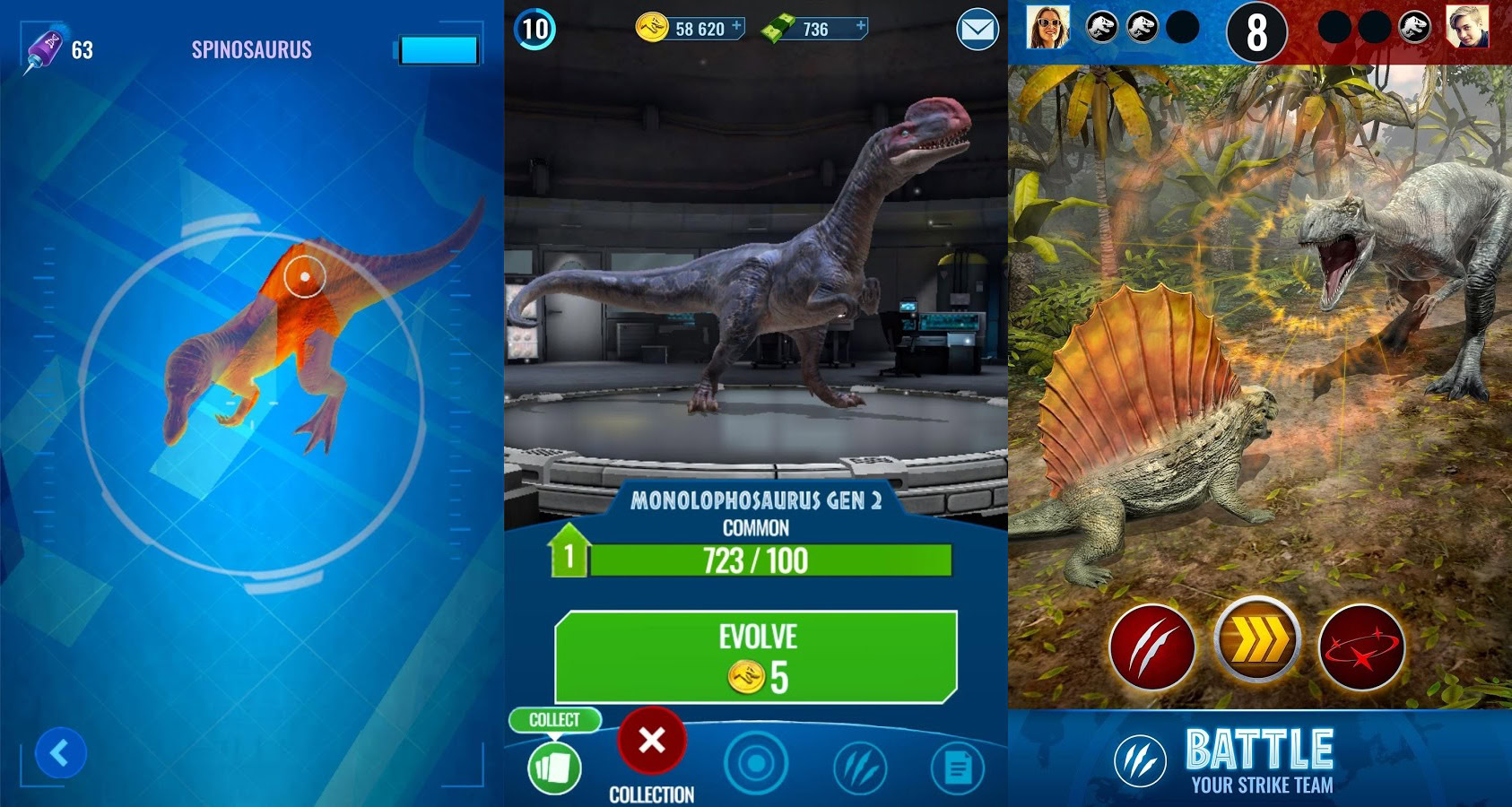Screen dimensions: 1512x807
Task: Switch to the claw battle tab
Action: tap(859, 768)
